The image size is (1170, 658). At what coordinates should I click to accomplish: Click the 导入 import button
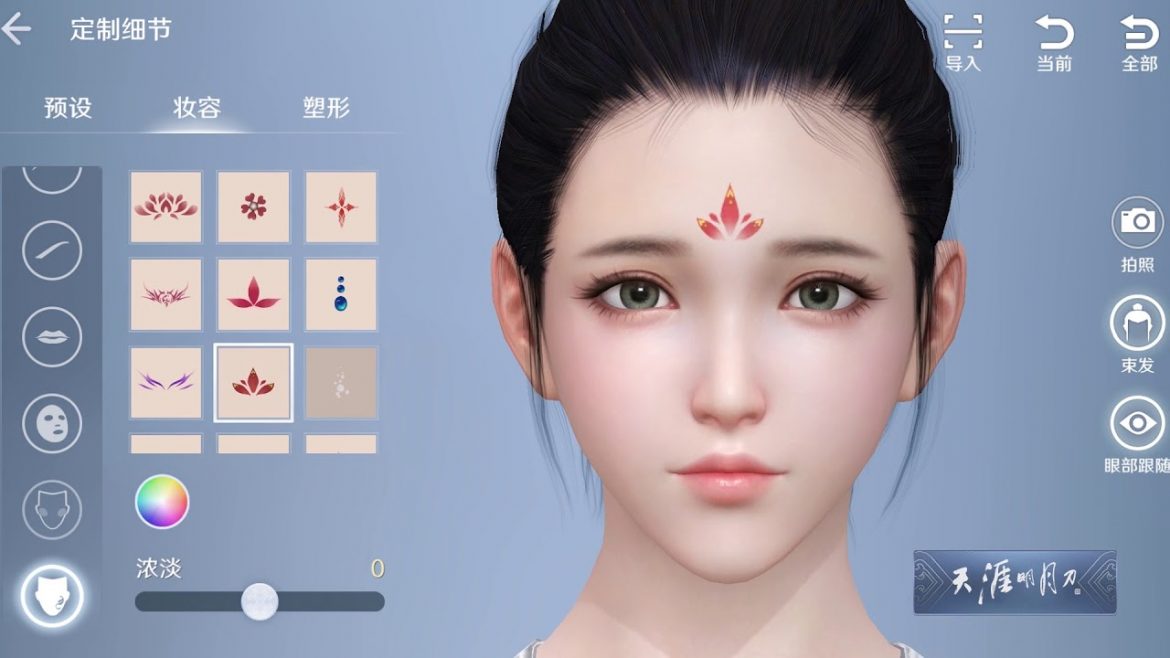963,43
